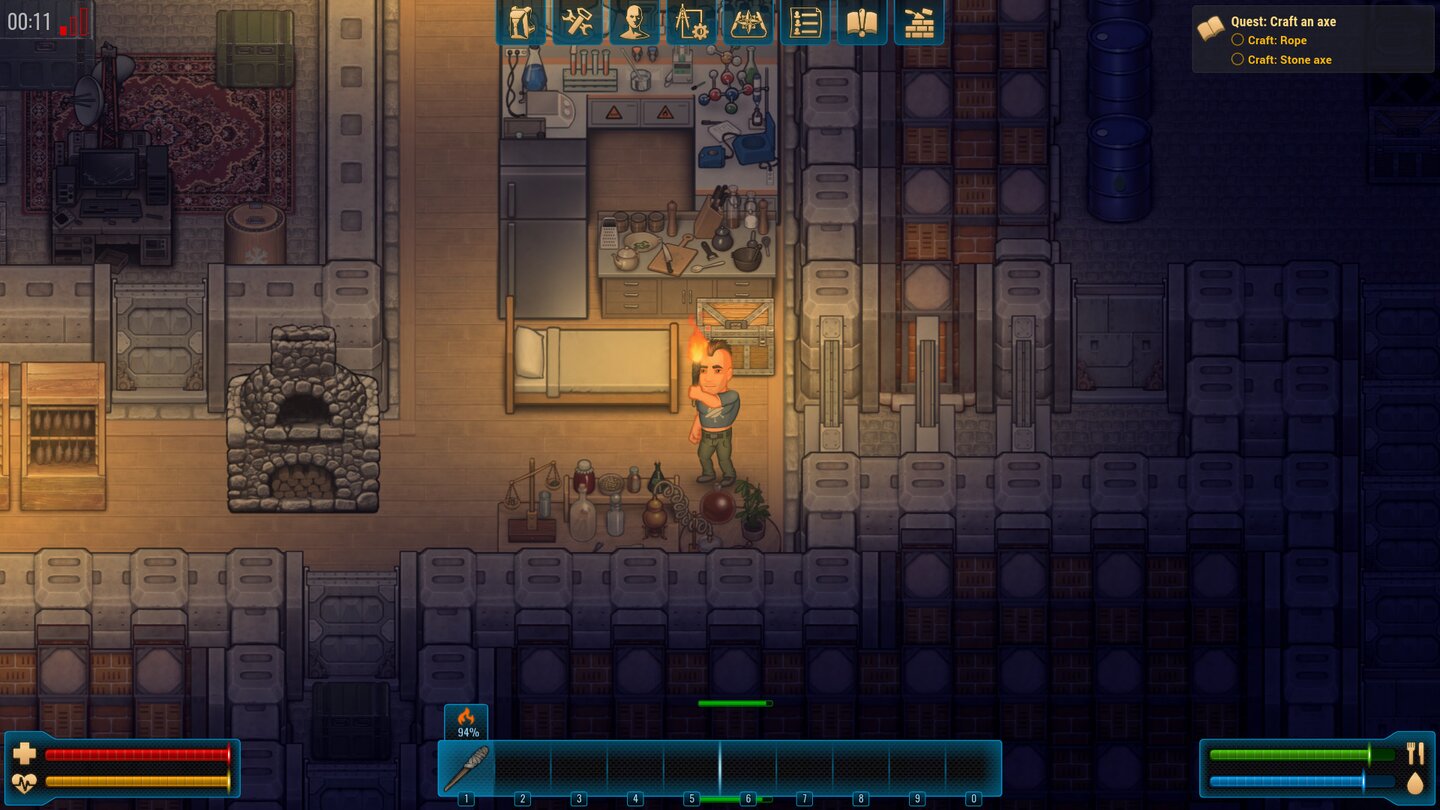Select hotbar slot 6

[747, 765]
